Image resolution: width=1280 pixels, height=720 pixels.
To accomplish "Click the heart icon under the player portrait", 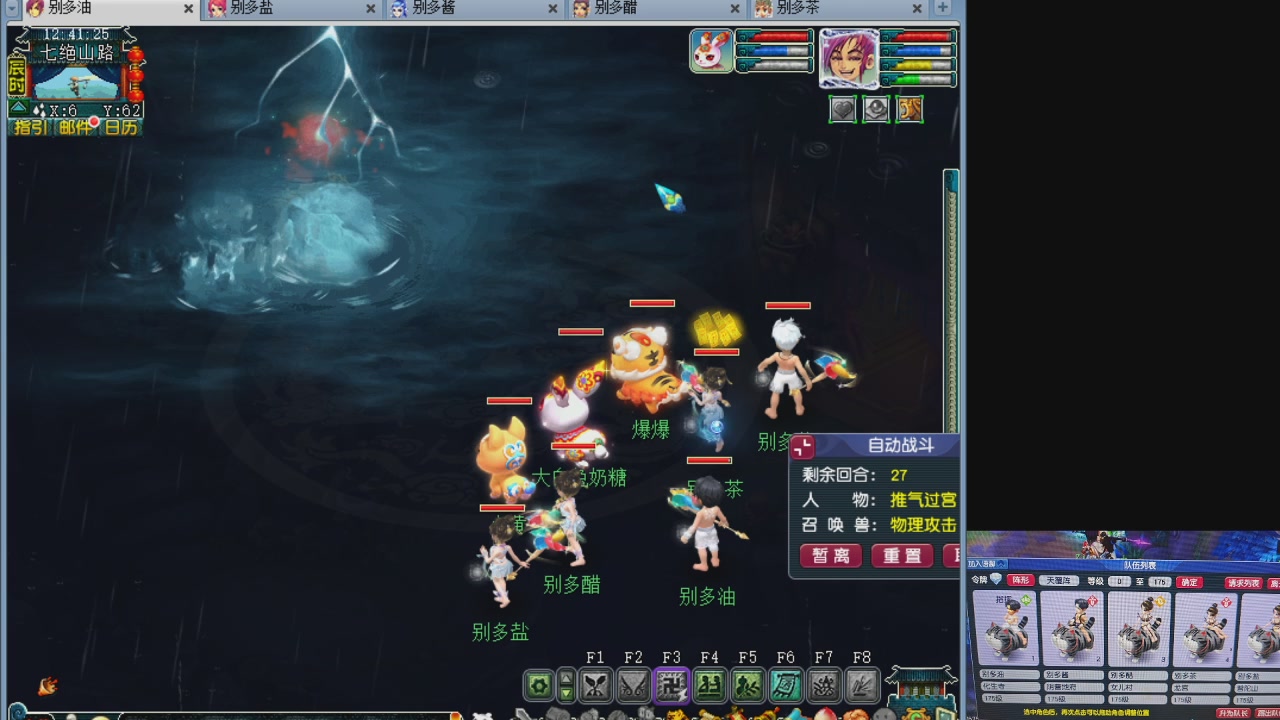I will tap(843, 109).
